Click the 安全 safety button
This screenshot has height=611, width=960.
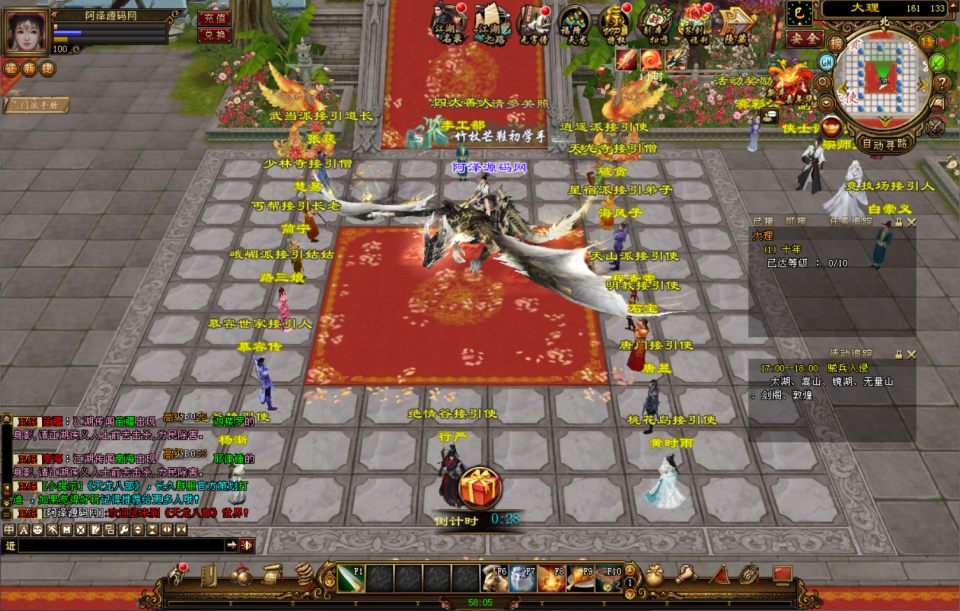click(803, 38)
